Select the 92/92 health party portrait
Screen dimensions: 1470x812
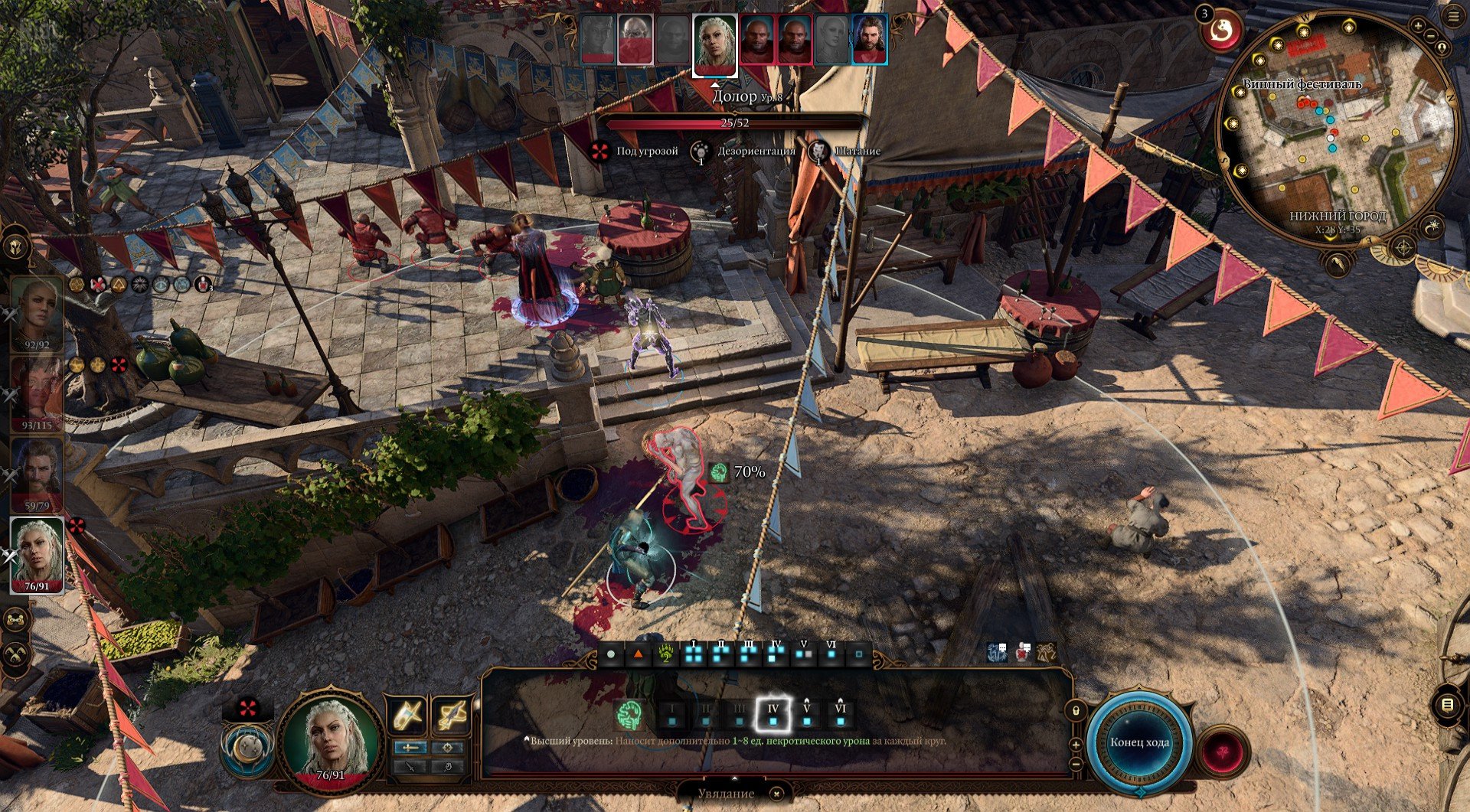tap(37, 312)
